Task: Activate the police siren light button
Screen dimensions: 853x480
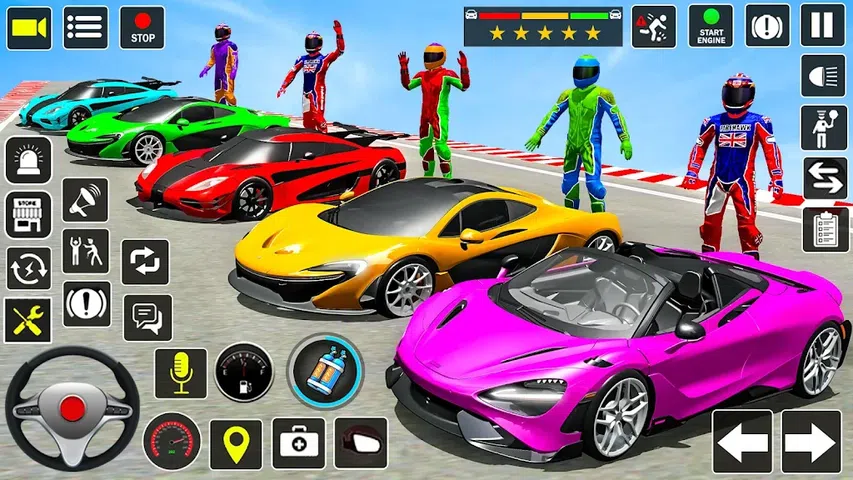Action: [x=28, y=160]
